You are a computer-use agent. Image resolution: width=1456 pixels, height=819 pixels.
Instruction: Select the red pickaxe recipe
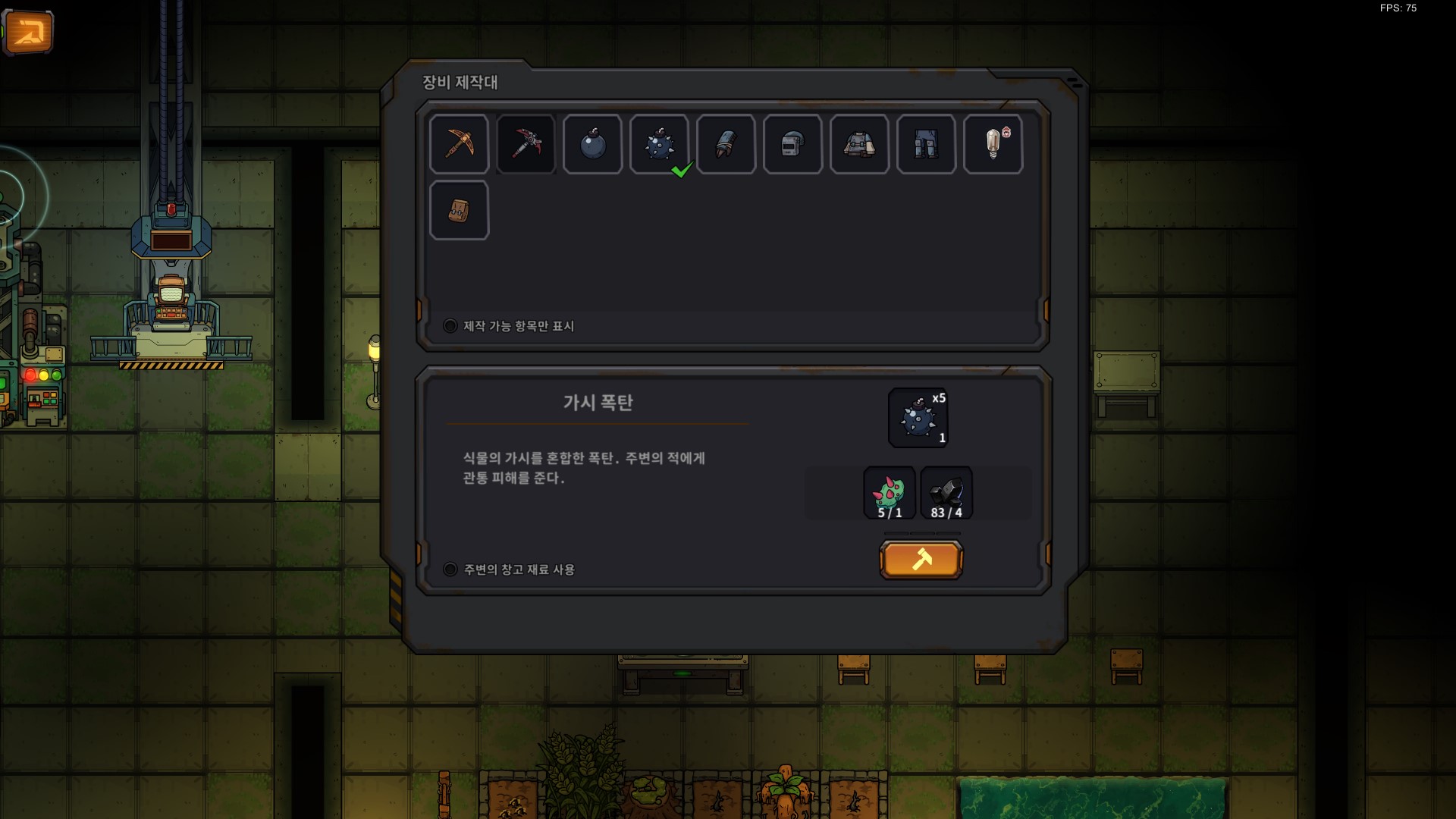526,144
